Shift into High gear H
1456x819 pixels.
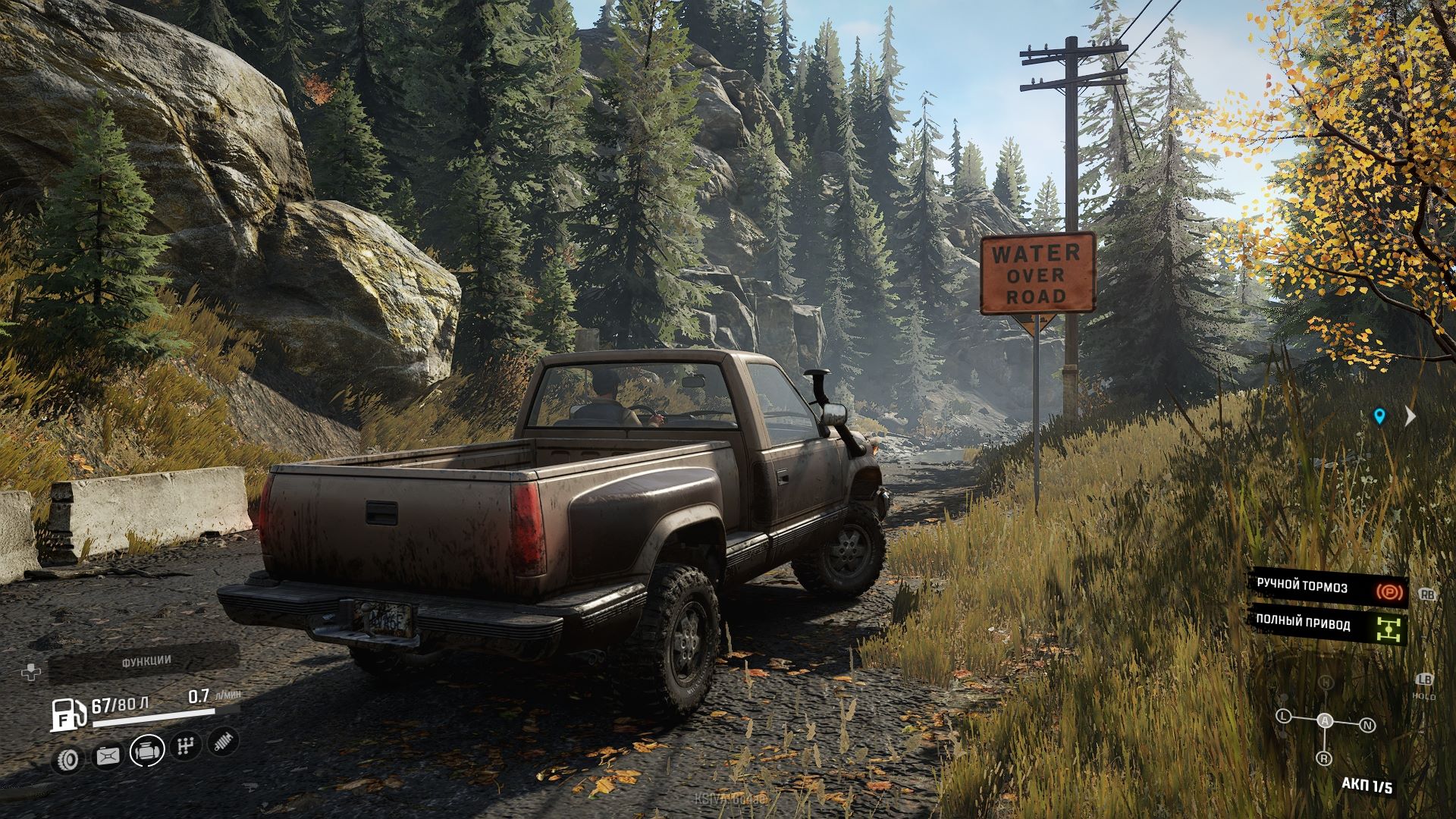pos(1325,683)
